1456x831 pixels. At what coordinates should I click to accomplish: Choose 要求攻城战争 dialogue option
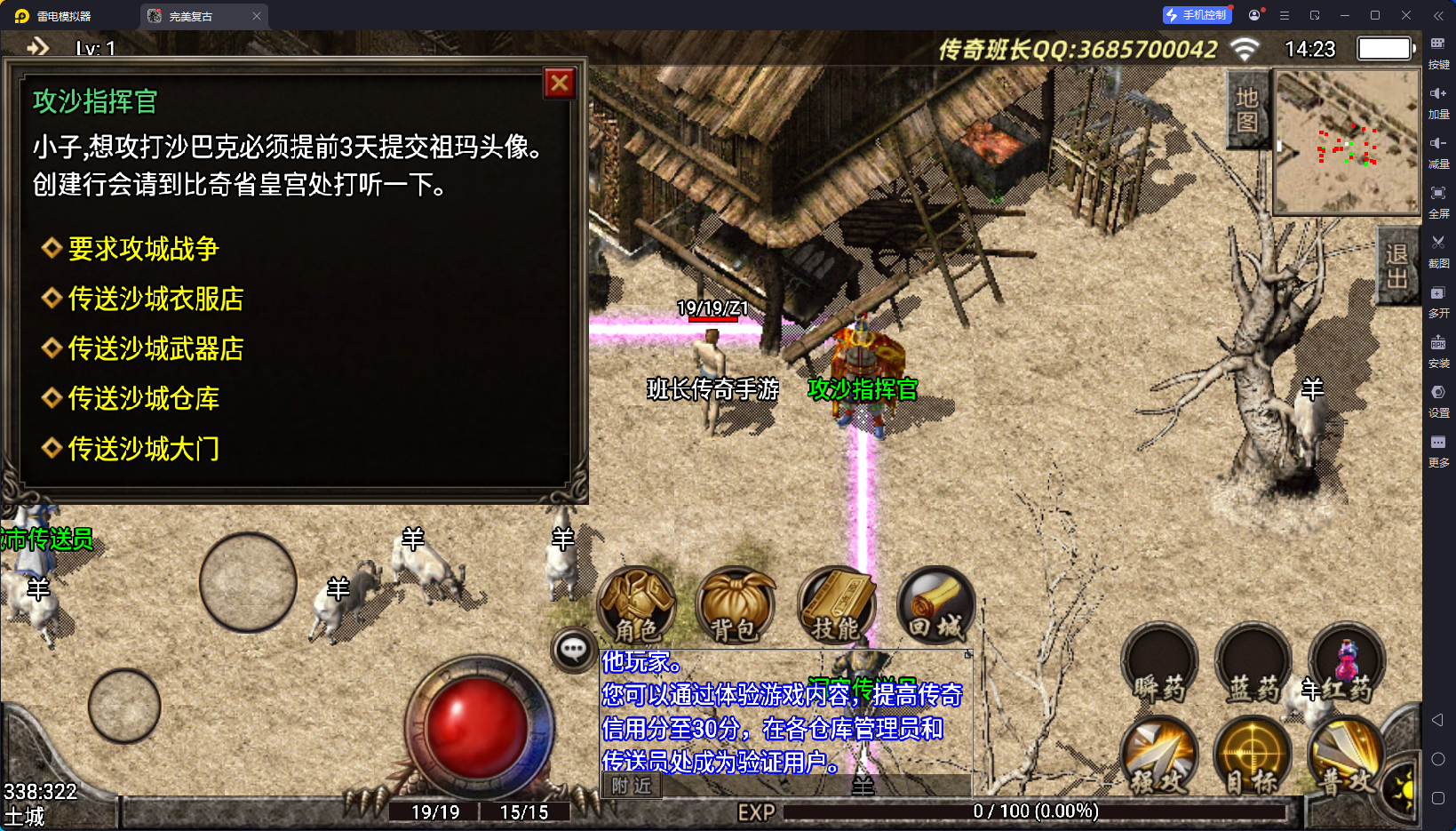point(143,249)
